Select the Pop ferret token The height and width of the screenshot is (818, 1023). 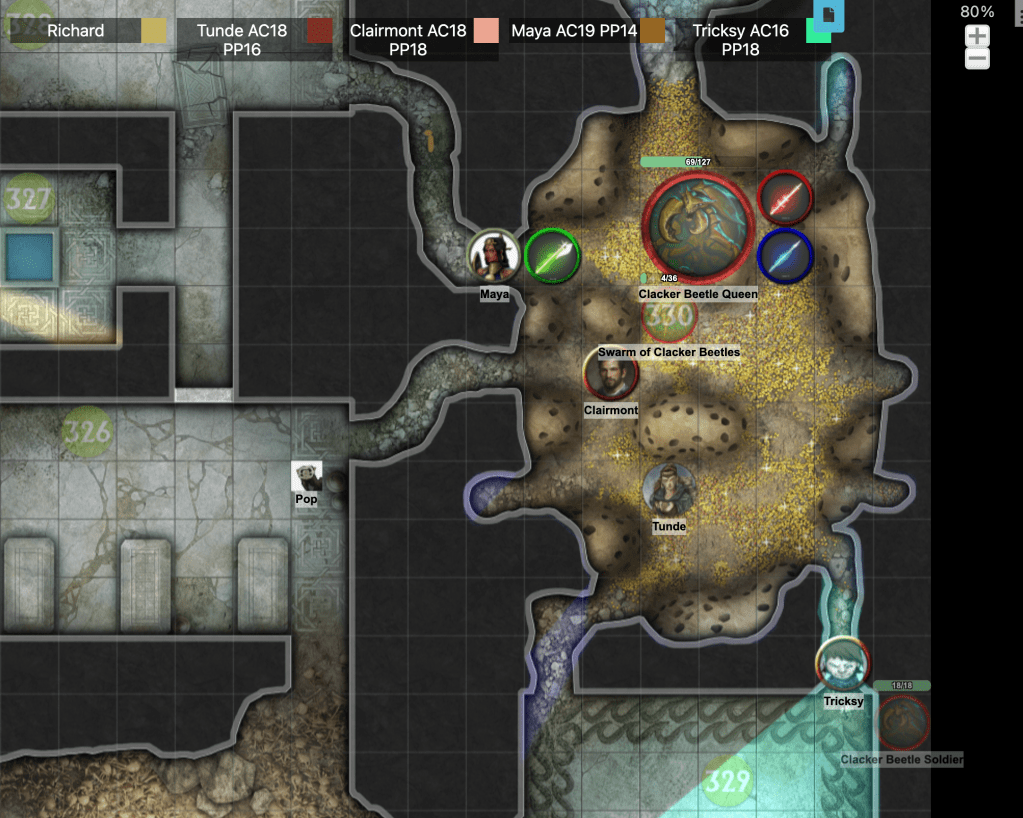306,476
